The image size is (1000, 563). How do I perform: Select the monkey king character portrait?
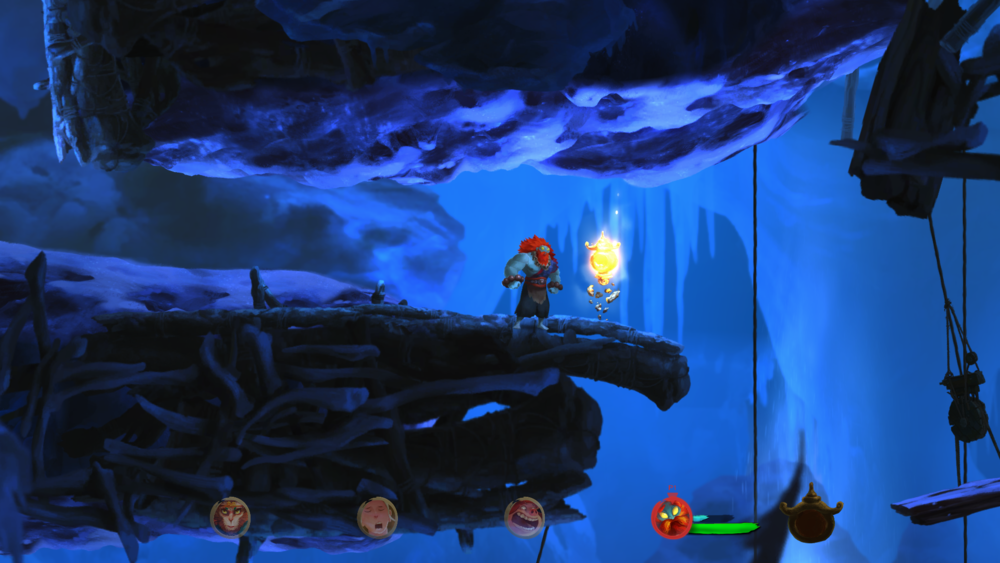(x=229, y=517)
